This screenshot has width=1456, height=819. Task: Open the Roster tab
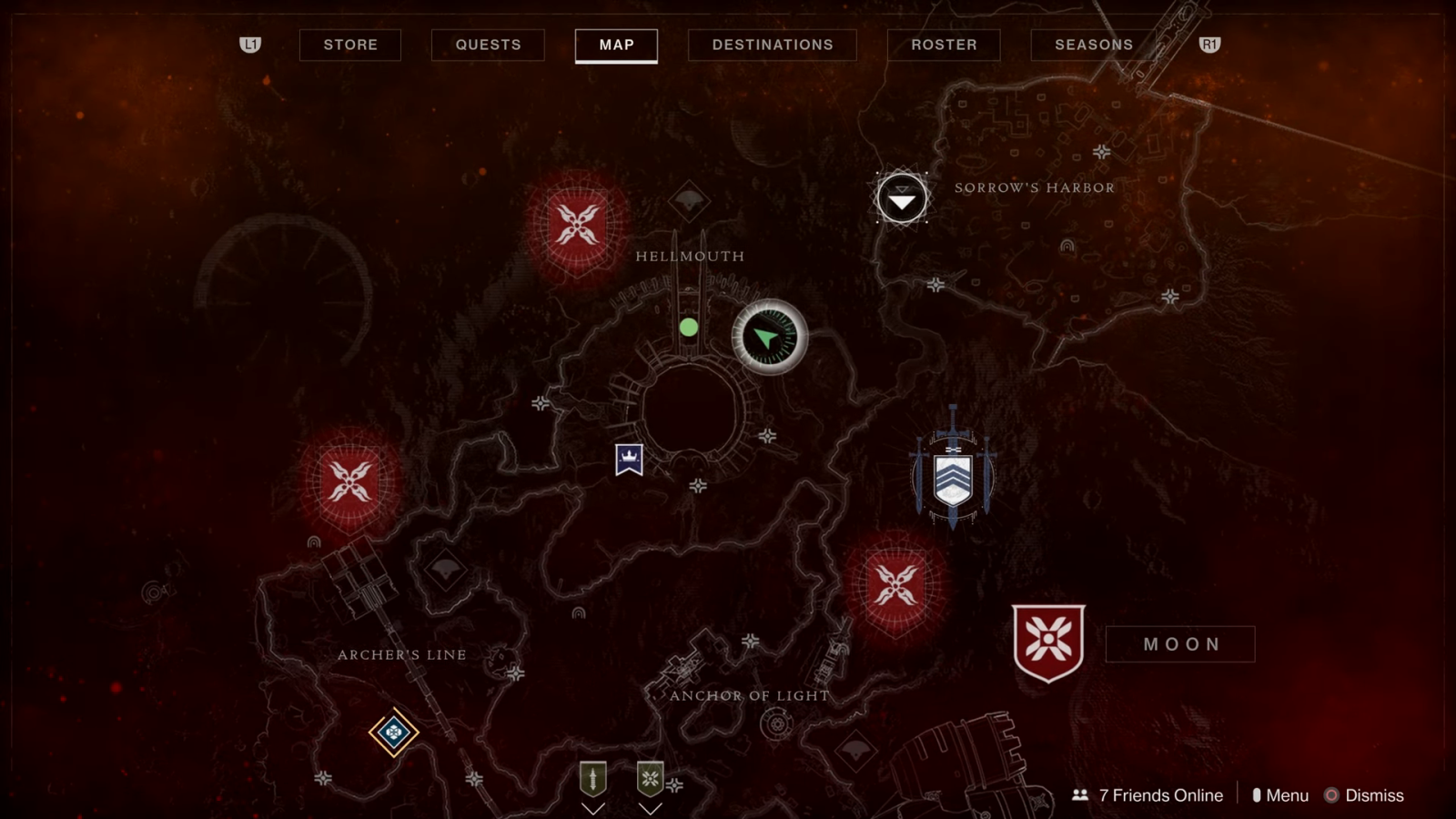(x=944, y=45)
